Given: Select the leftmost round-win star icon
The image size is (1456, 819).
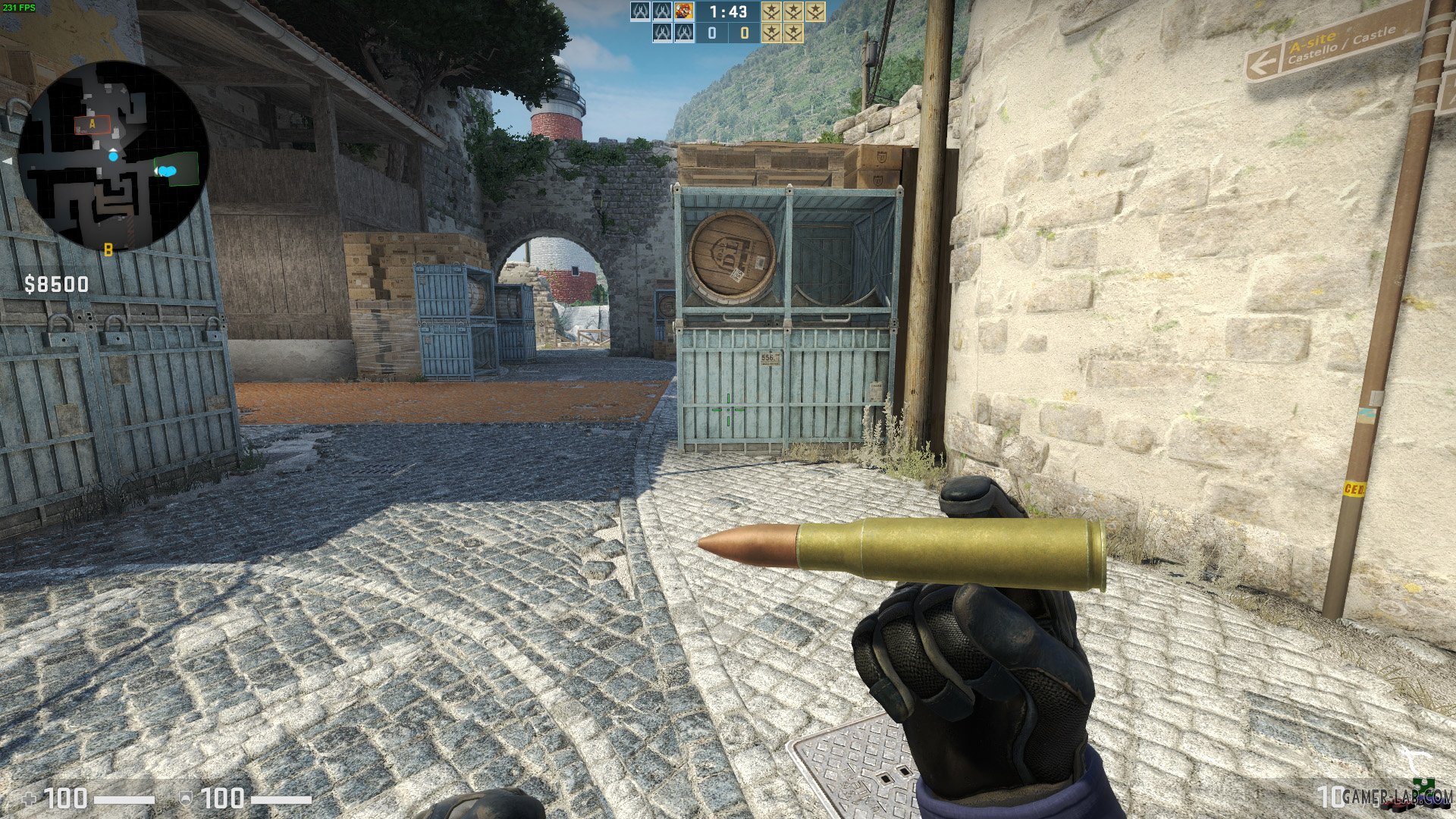Looking at the screenshot, I should pyautogui.click(x=771, y=11).
